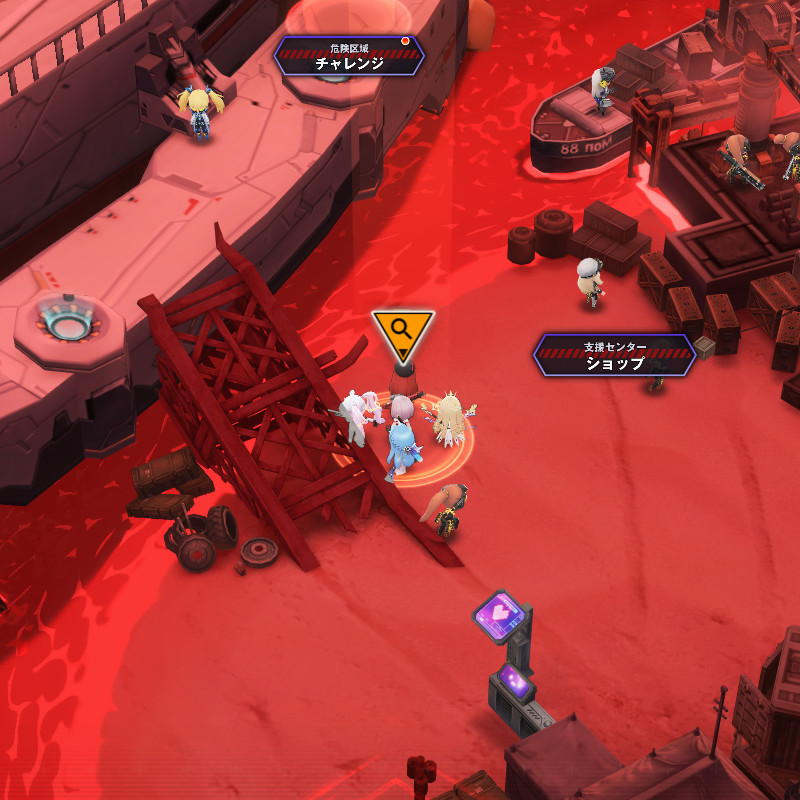Viewport: 800px width, 800px height.
Task: Open the チャレンジ danger zone label
Action: (349, 56)
